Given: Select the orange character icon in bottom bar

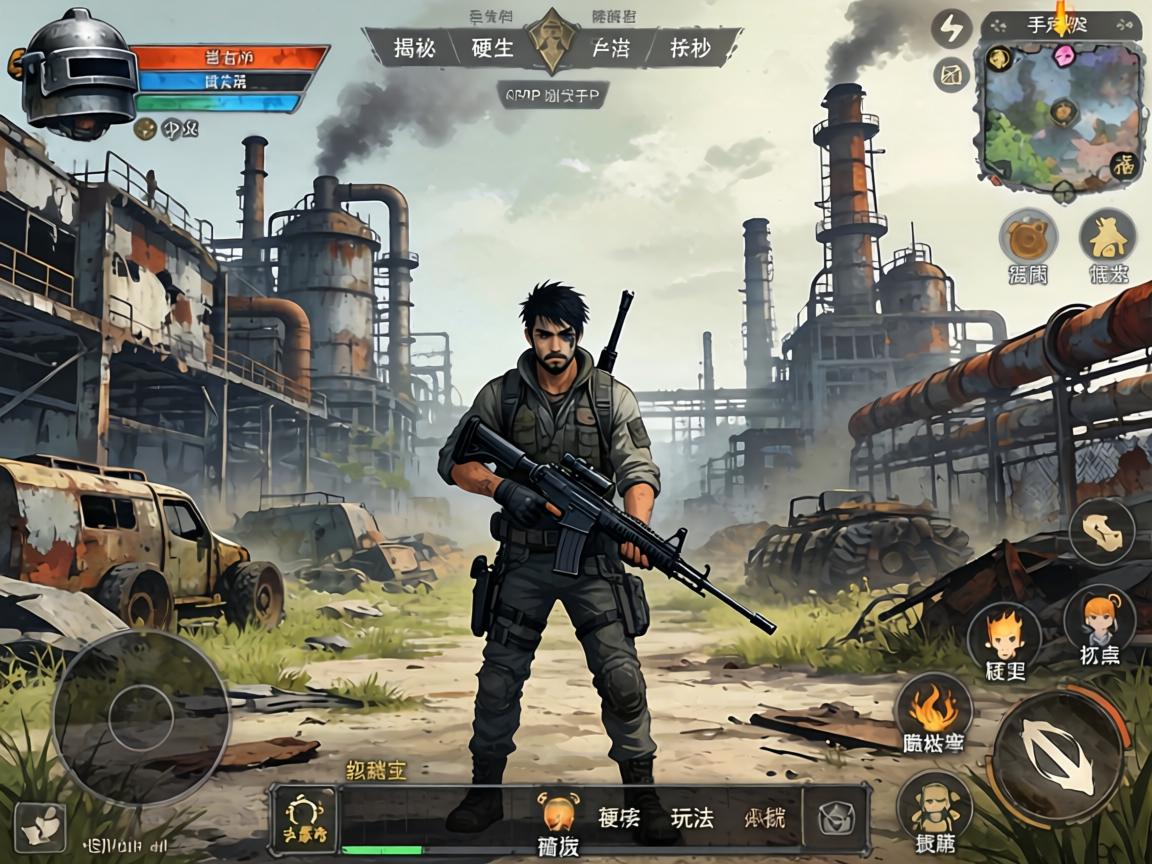Looking at the screenshot, I should pos(558,810).
